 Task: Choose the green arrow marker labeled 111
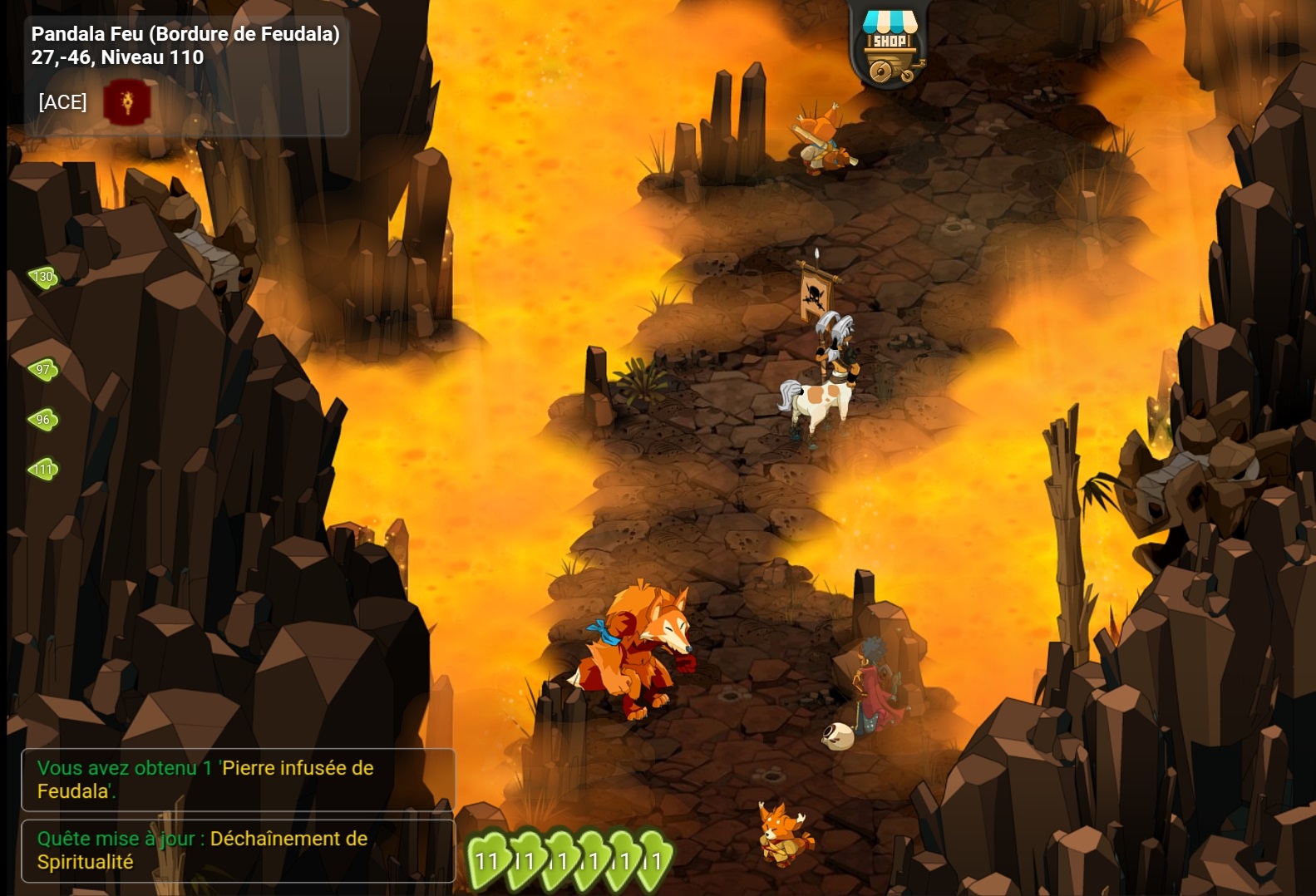tap(43, 470)
